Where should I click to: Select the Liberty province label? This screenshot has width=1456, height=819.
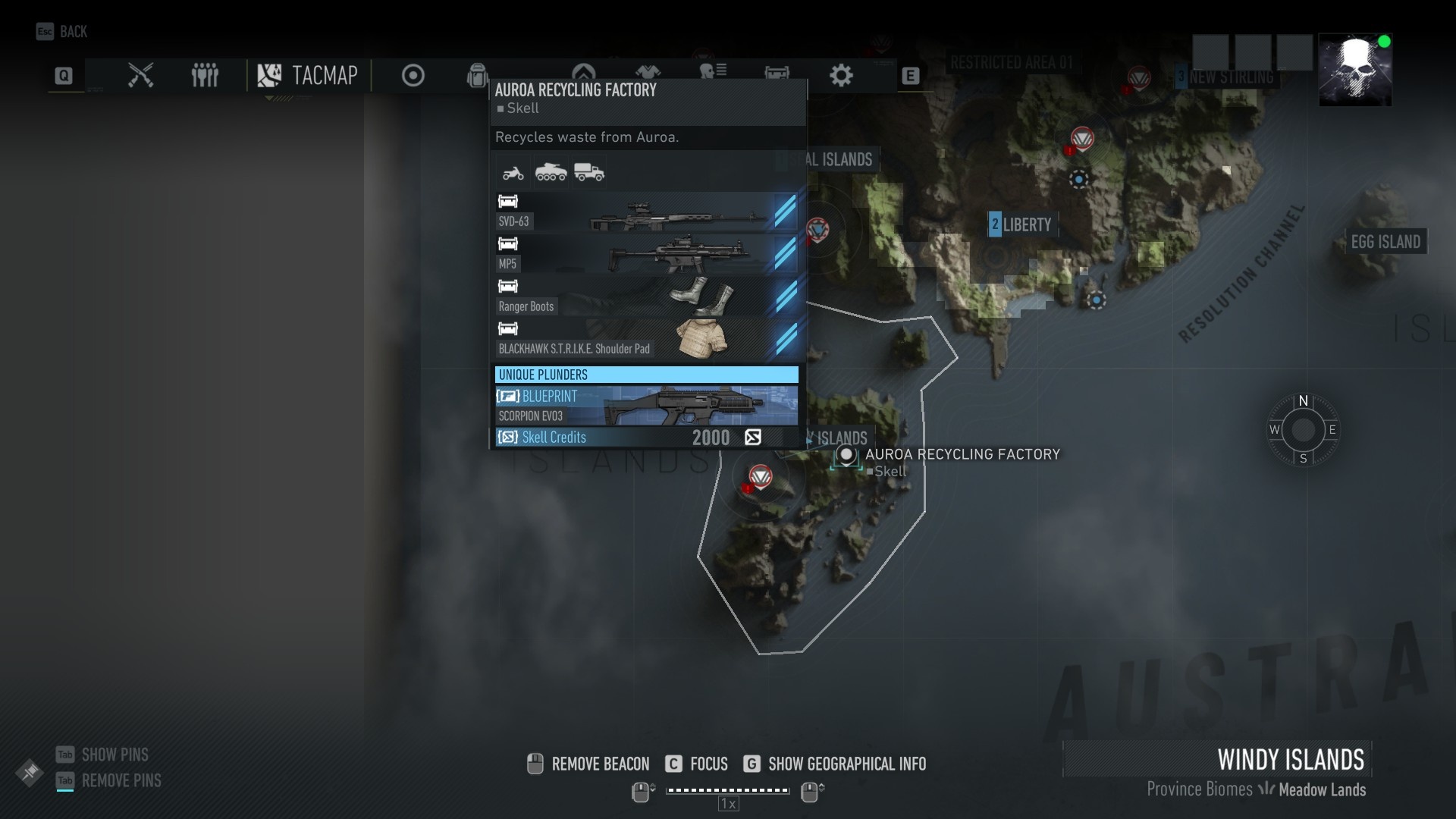(x=1021, y=224)
